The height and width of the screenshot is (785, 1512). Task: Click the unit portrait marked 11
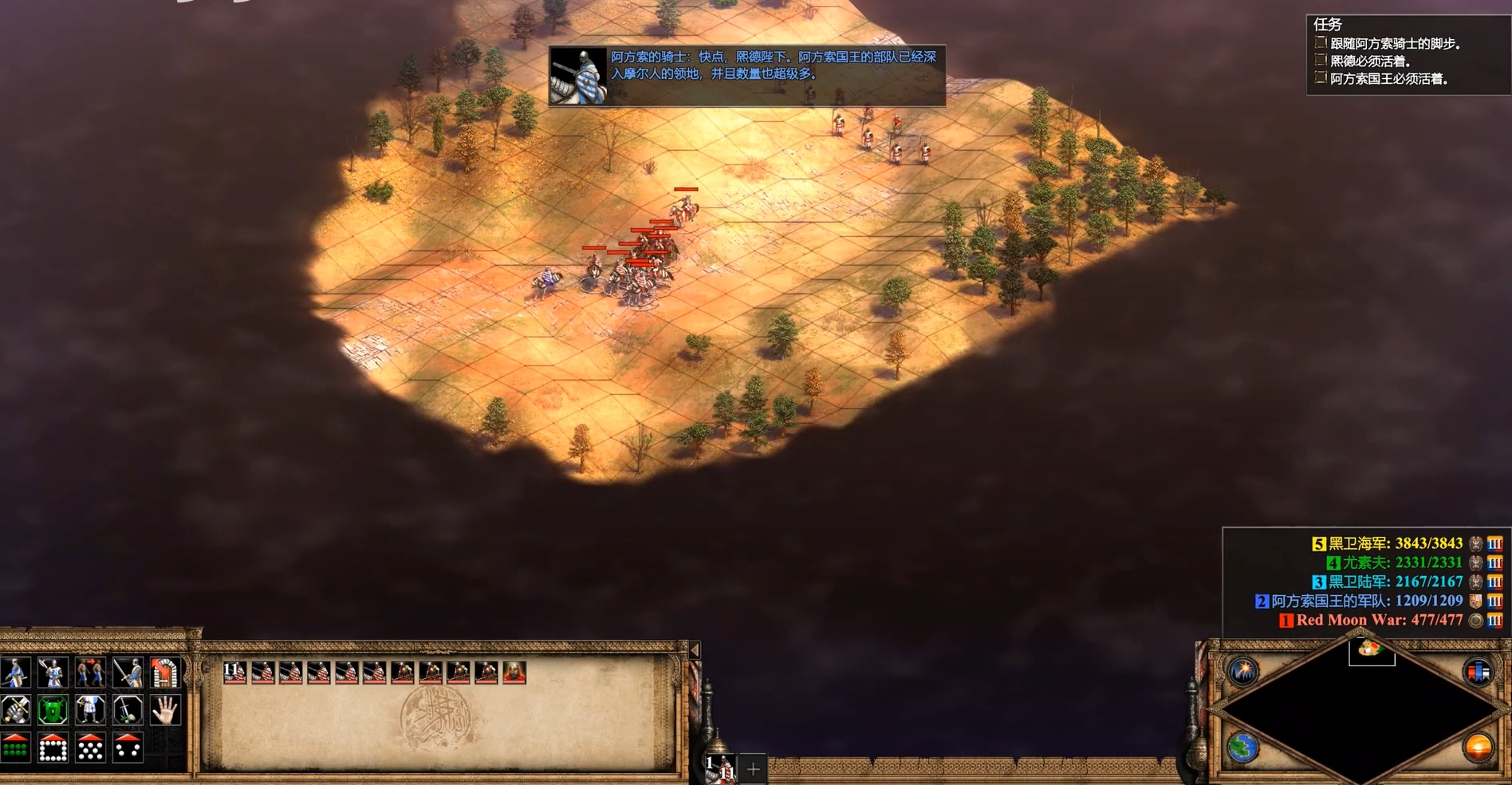[234, 673]
